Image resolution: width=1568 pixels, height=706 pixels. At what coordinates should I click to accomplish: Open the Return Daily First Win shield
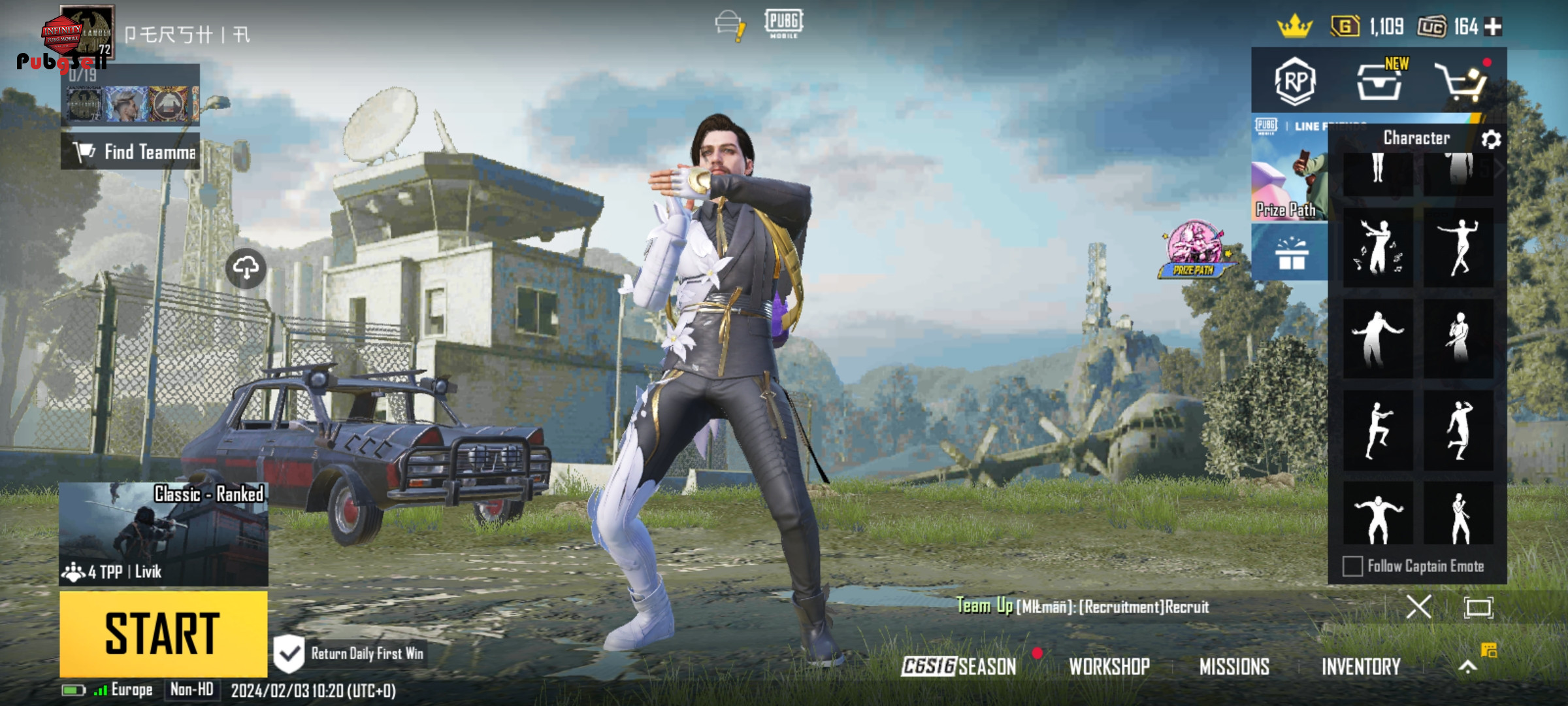288,653
